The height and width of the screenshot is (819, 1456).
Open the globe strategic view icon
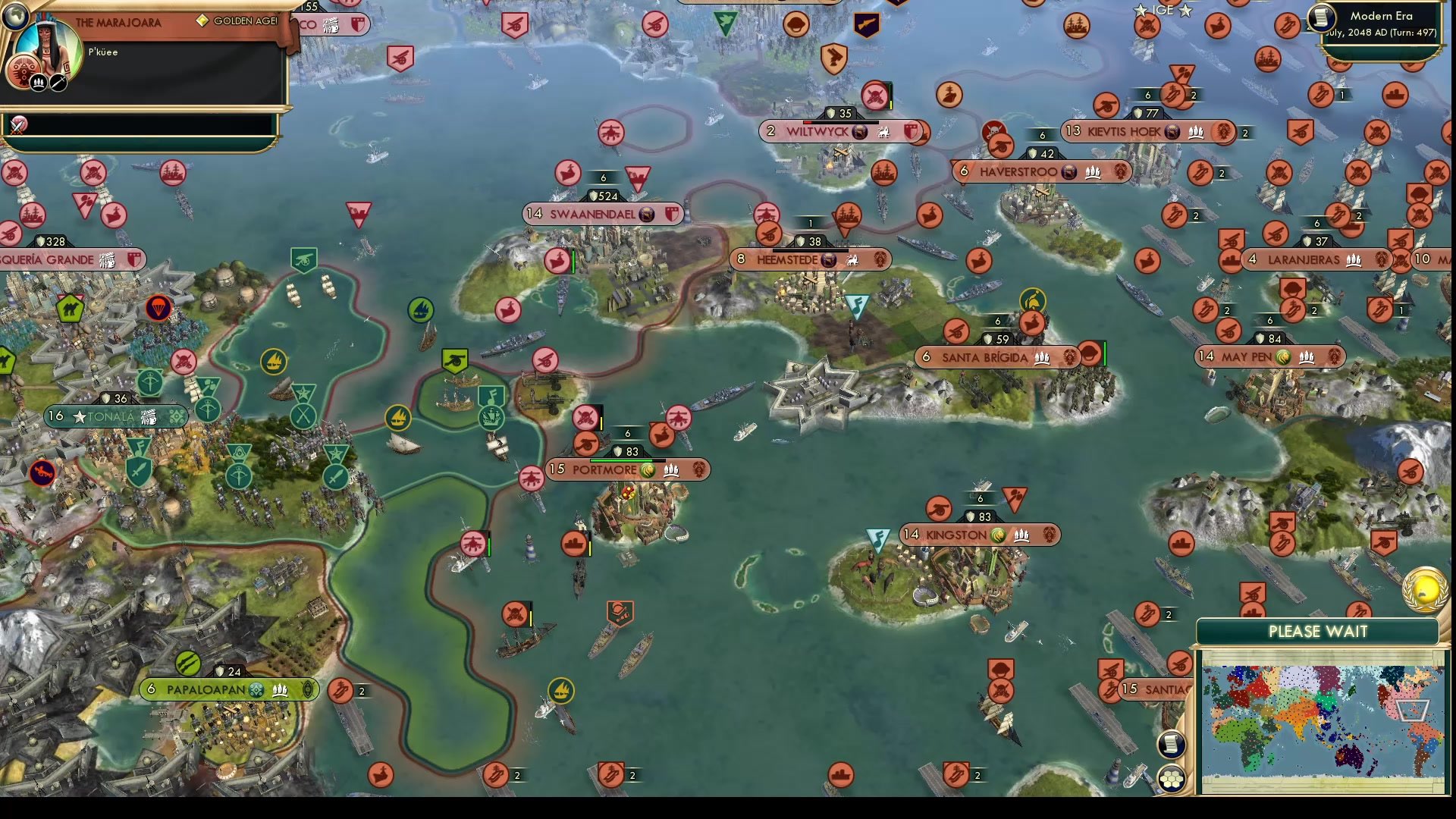click(15, 15)
